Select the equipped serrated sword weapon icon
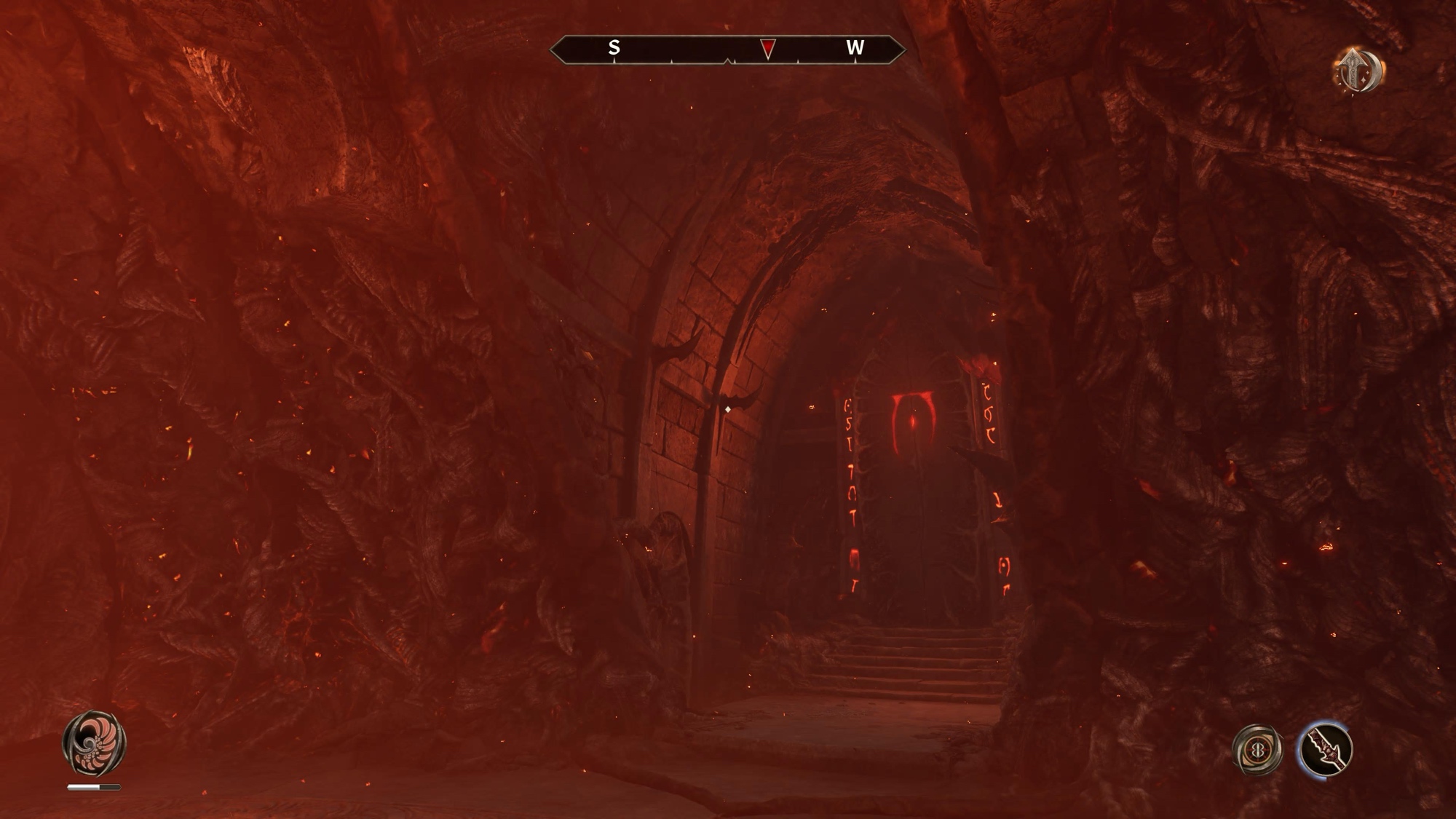This screenshot has height=819, width=1456. click(1325, 750)
